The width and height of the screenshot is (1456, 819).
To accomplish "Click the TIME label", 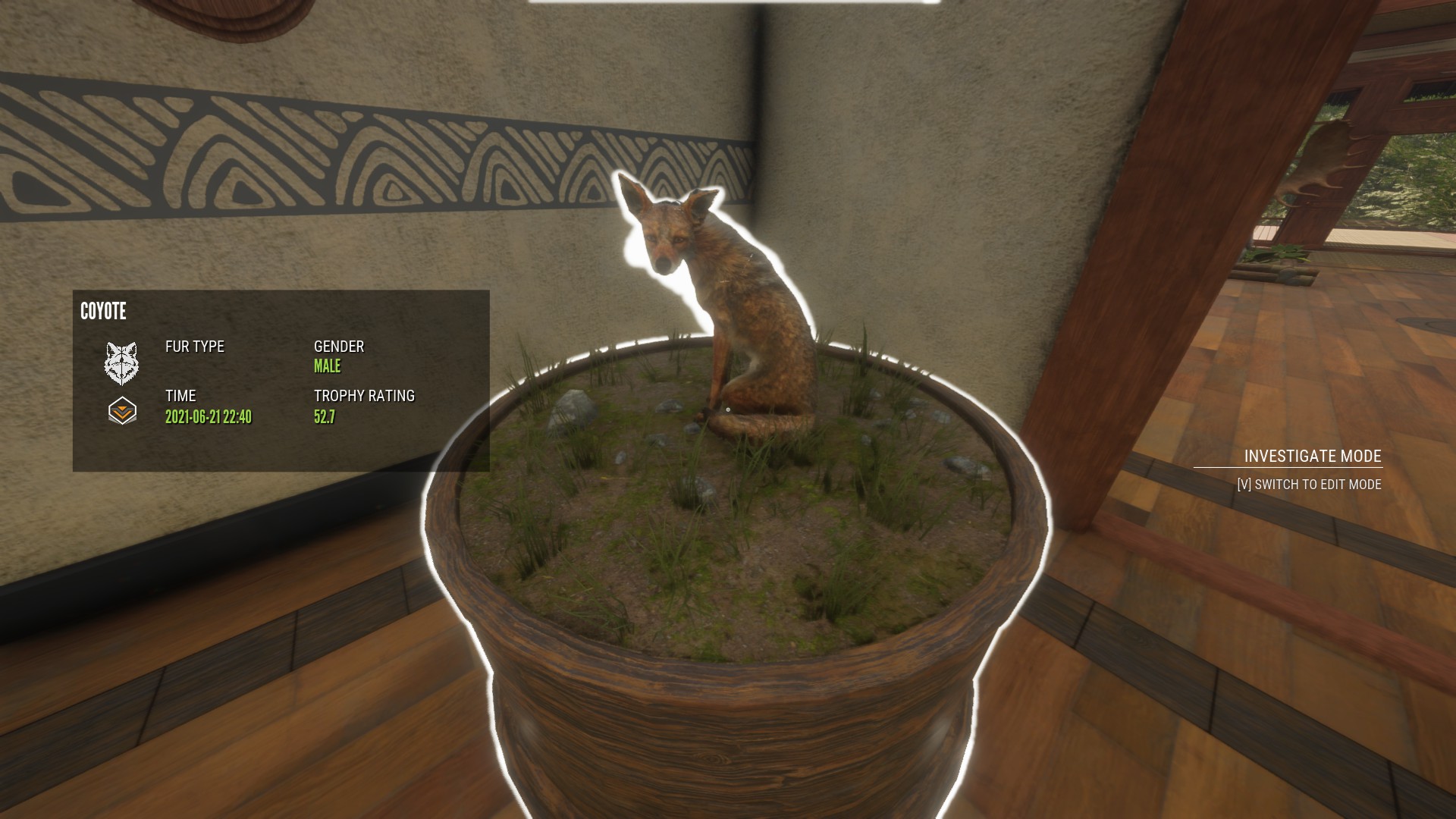I will coord(180,396).
